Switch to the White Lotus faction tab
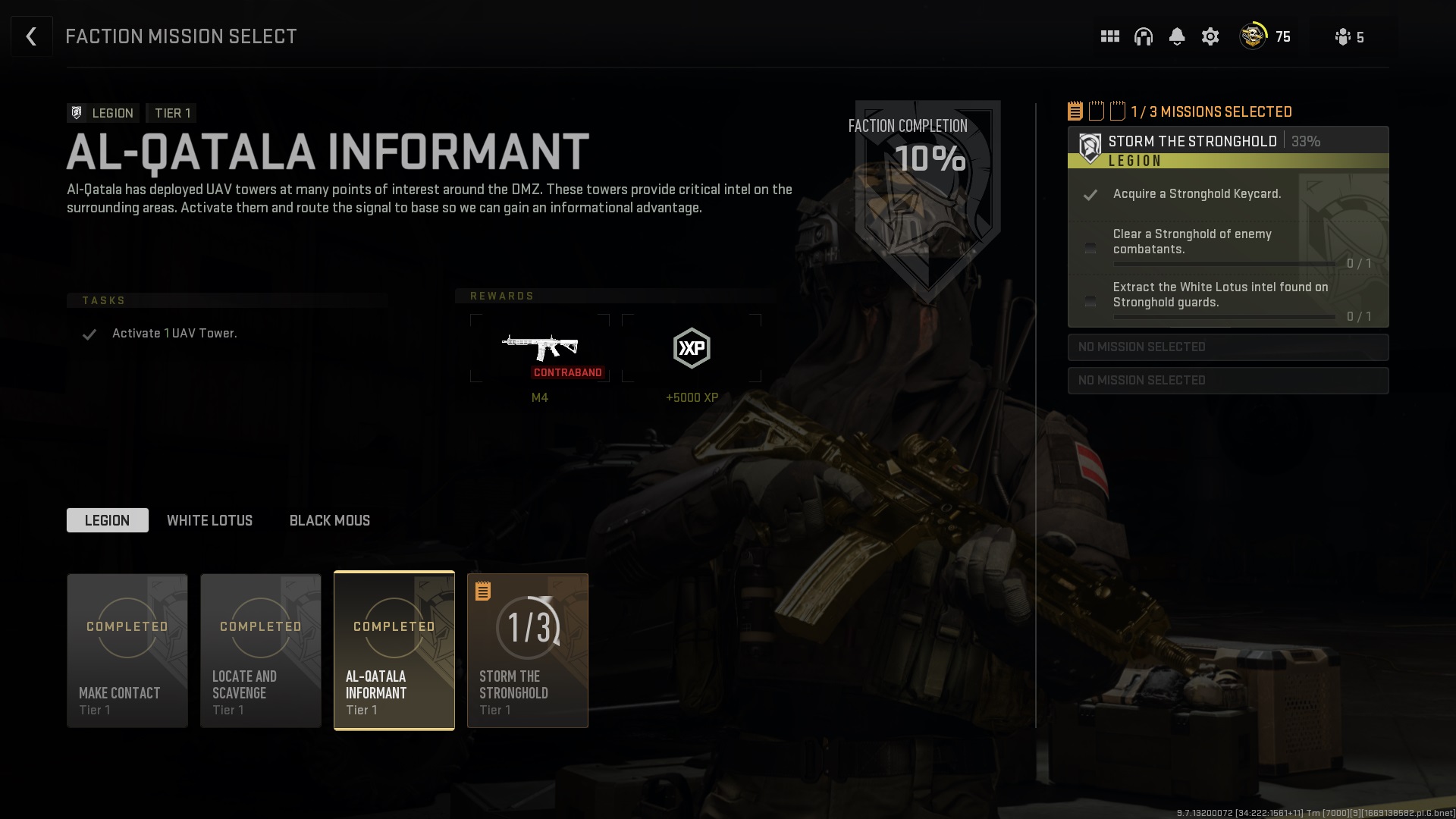 coord(210,520)
